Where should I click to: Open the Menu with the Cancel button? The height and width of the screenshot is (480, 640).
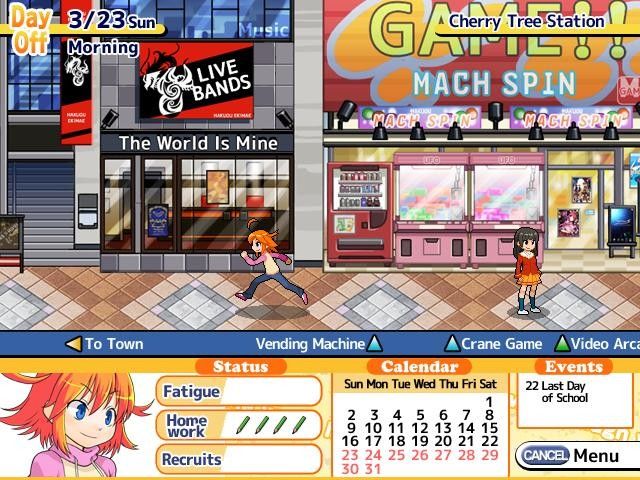point(568,456)
